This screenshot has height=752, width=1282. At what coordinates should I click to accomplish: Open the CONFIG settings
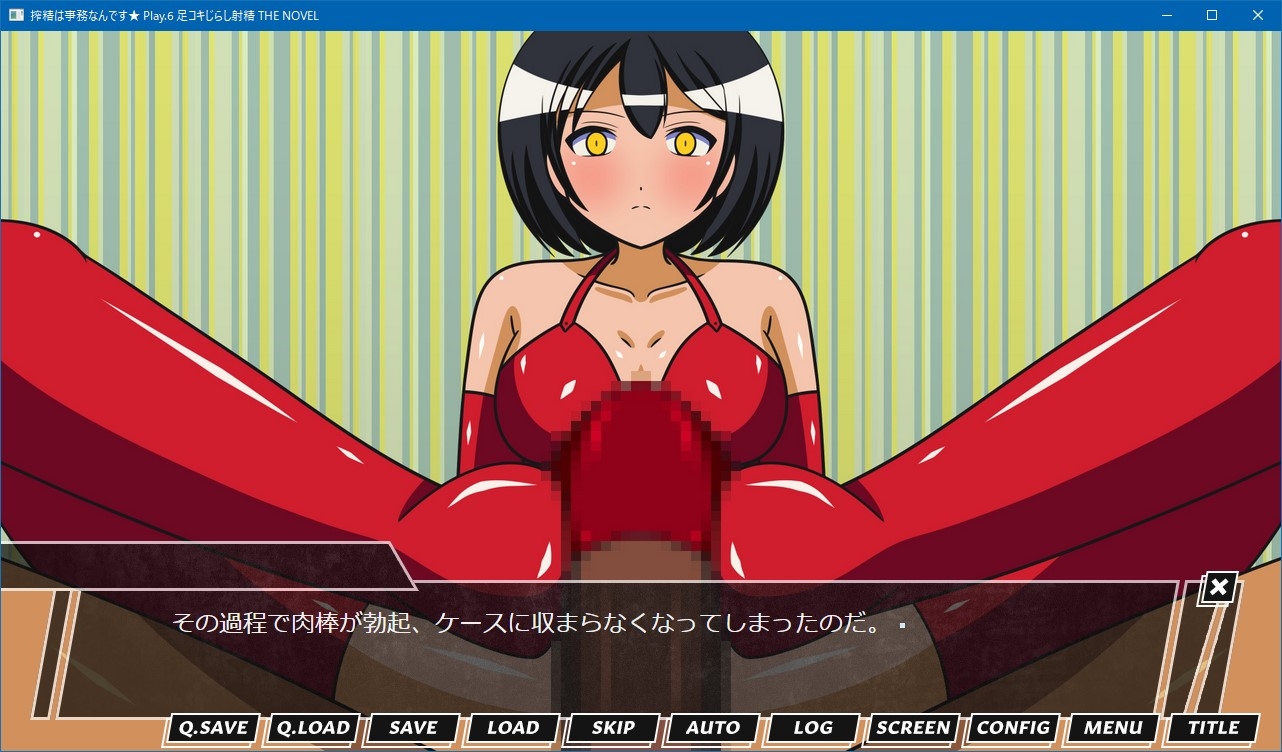[x=1013, y=728]
